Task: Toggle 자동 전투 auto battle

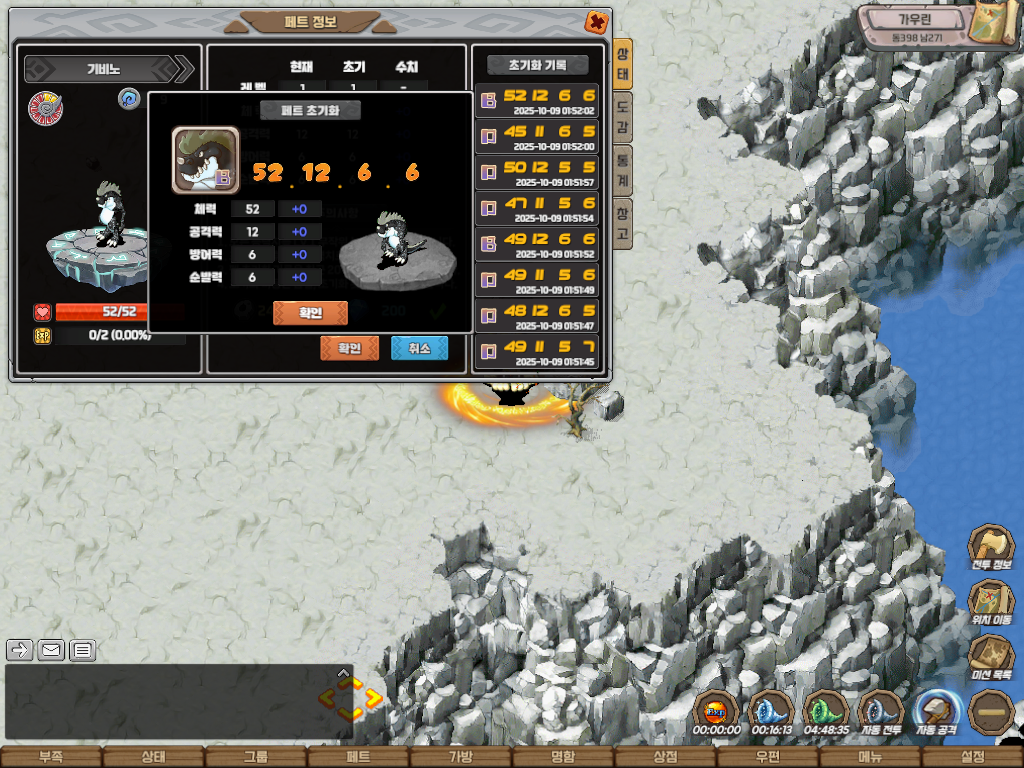Action: pyautogui.click(x=881, y=712)
